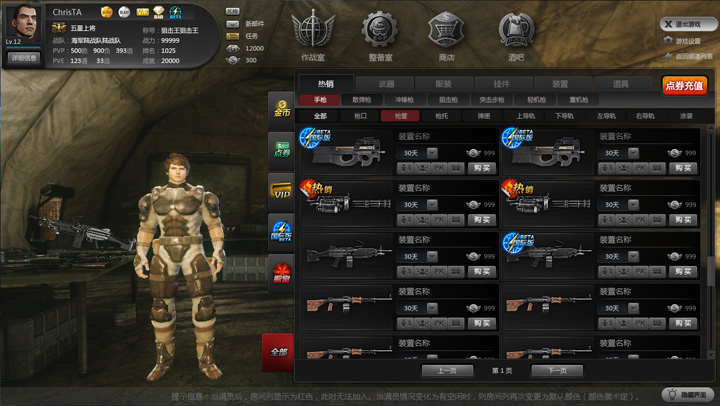Click 详细信息 under the player portrait
This screenshot has width=720, height=406.
(24, 58)
